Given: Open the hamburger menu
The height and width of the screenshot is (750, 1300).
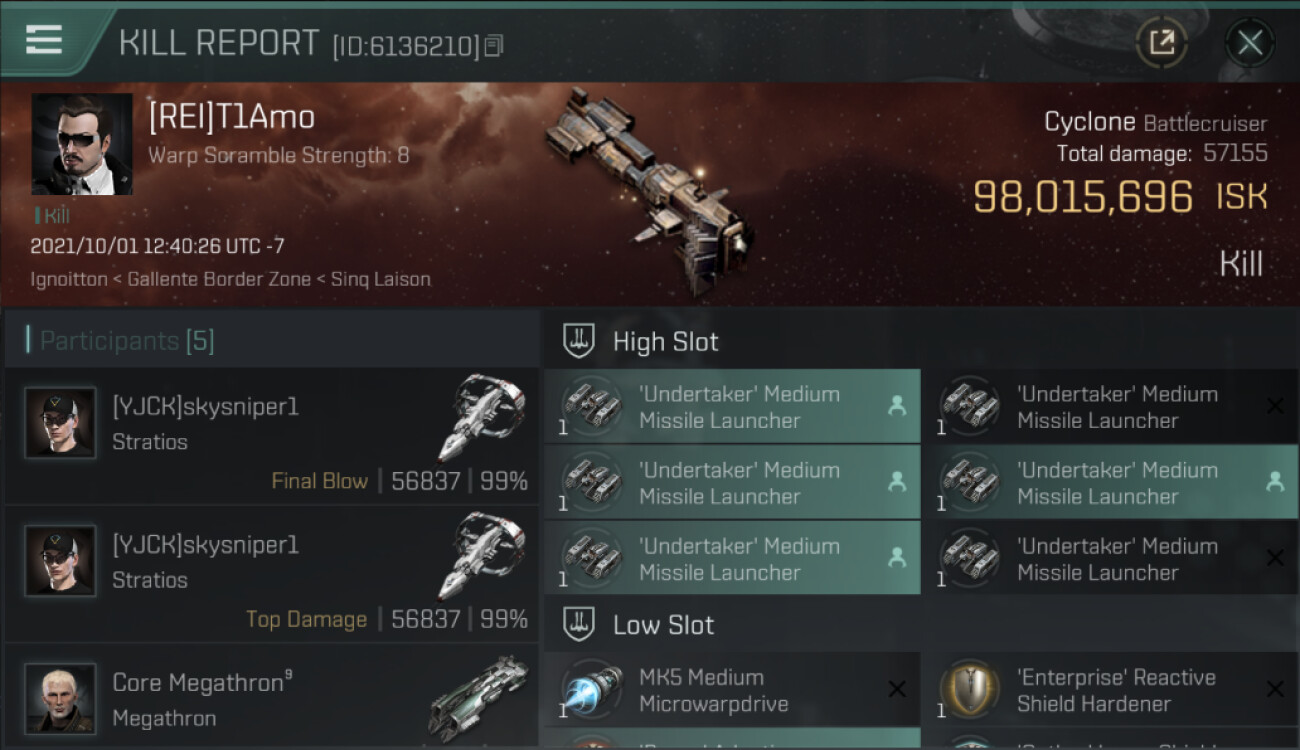Looking at the screenshot, I should click(x=44, y=41).
